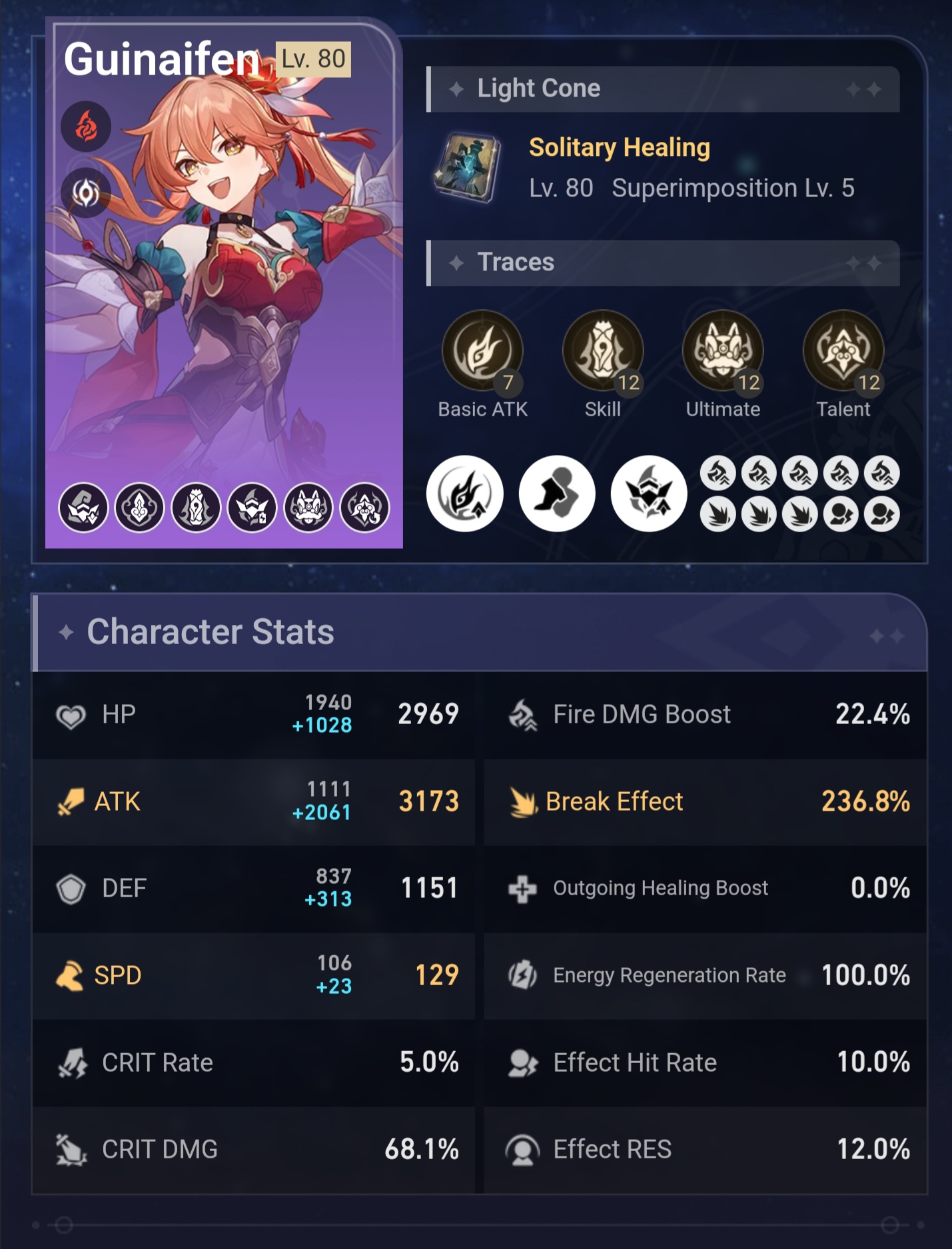Click the Lv. 80 badge next to Guinaifen

(313, 61)
